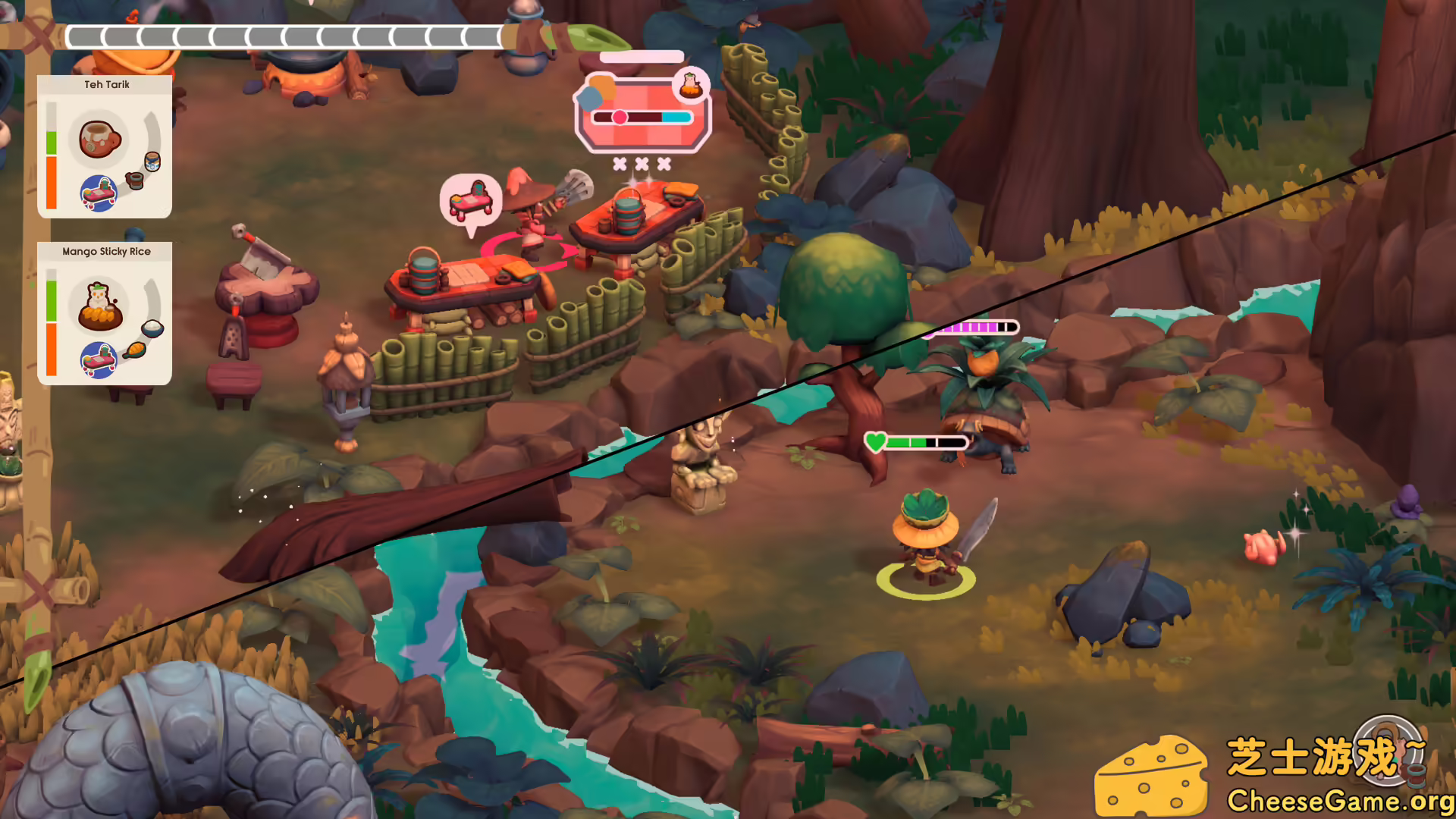
Task: Click the pink cooking station icon on Teh Tarik card
Action: tap(99, 193)
